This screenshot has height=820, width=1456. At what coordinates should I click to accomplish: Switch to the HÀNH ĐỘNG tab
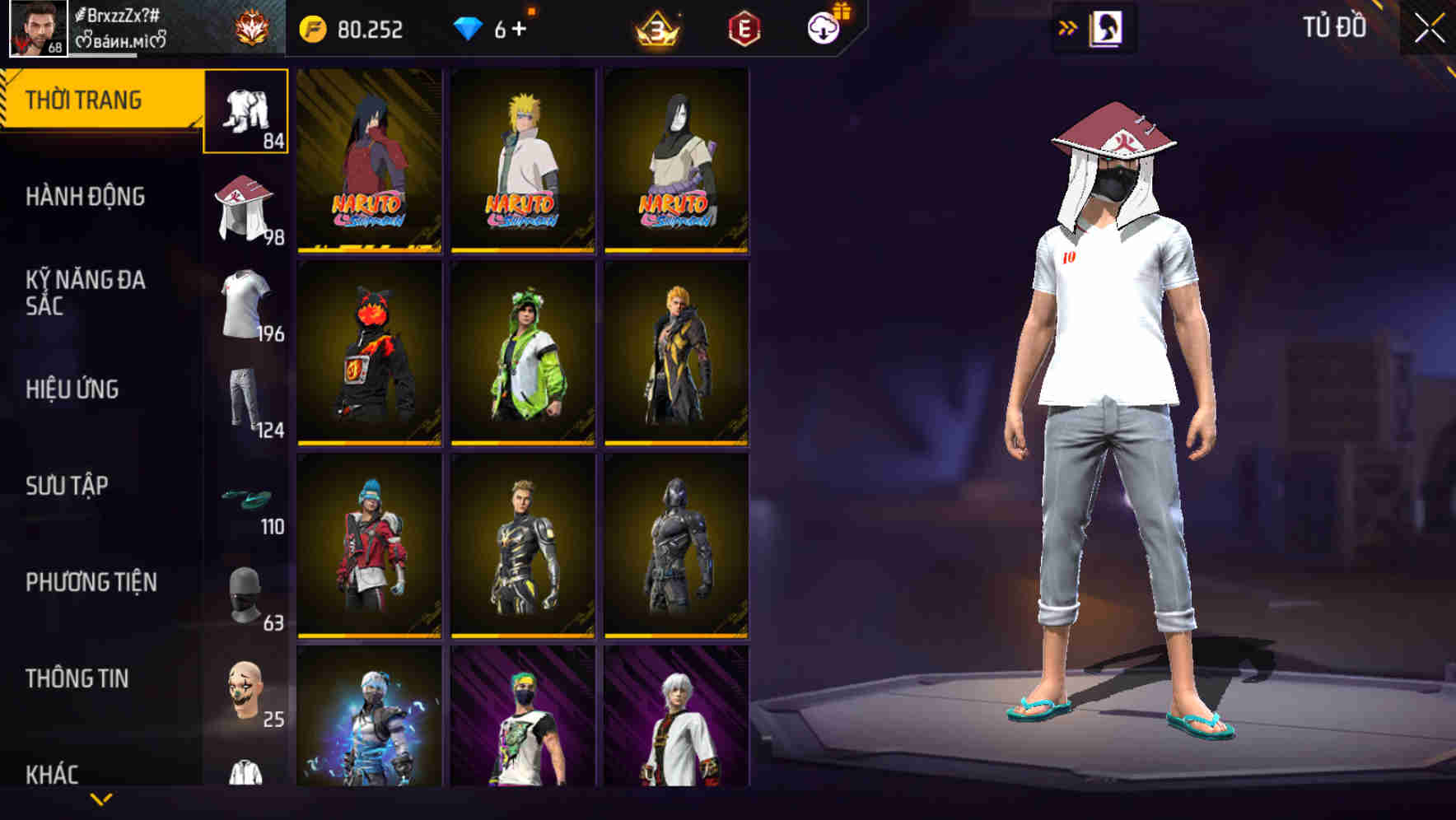coord(86,197)
